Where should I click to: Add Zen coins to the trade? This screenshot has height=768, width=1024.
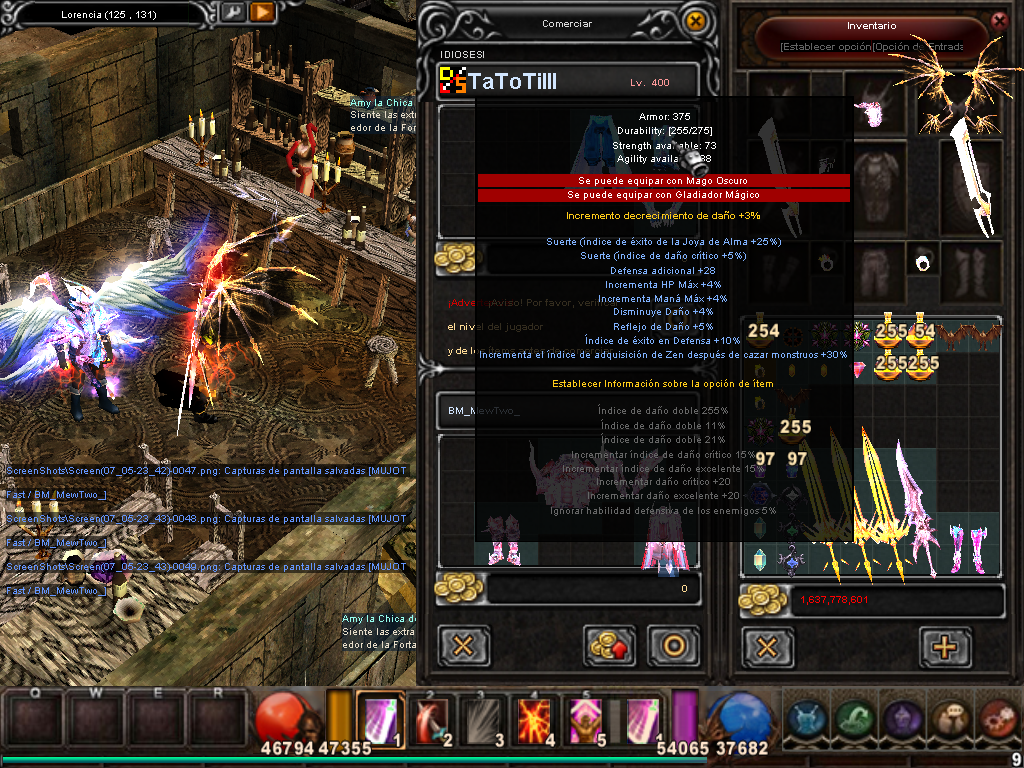[x=608, y=646]
